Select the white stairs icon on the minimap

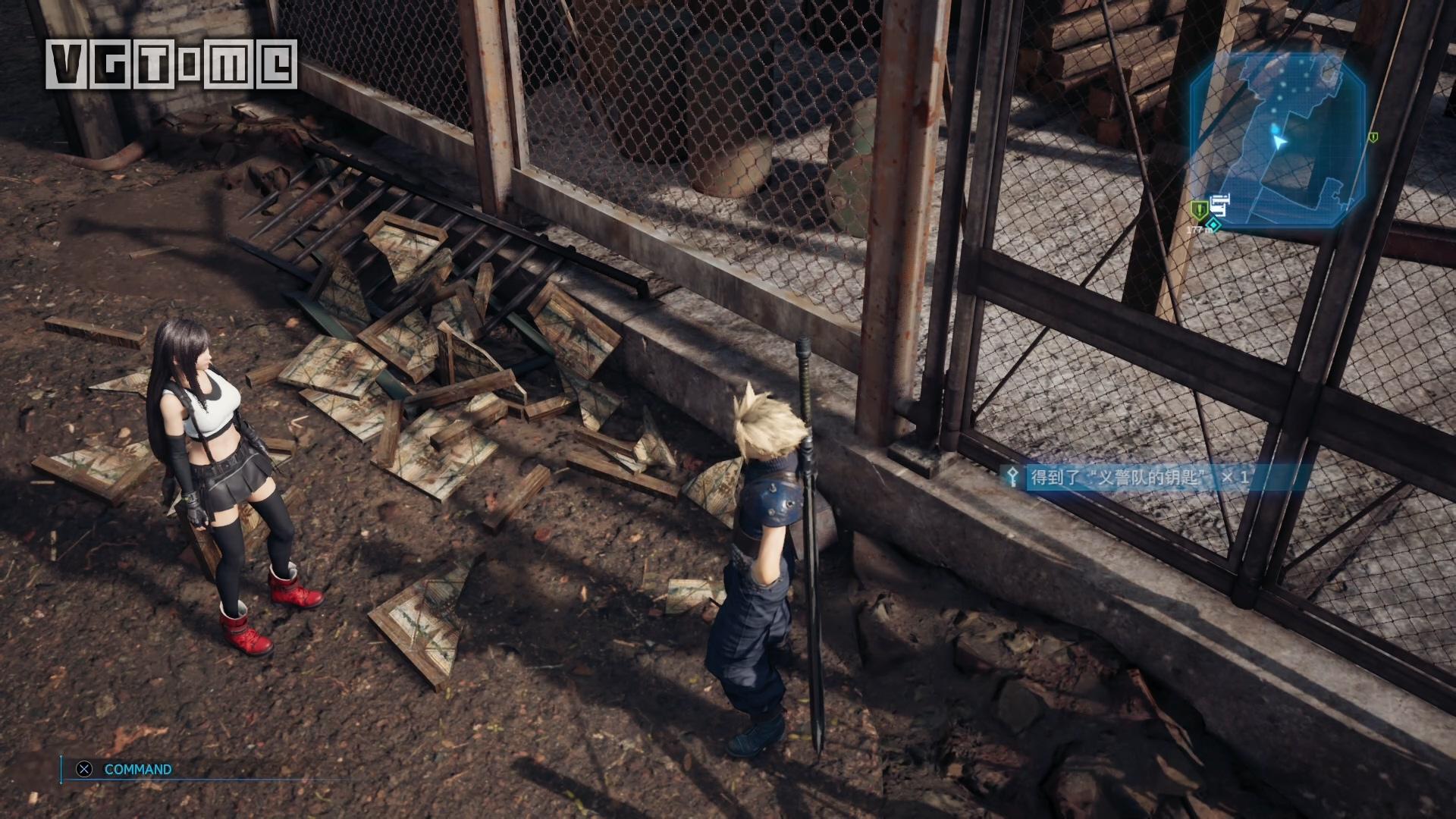pyautogui.click(x=1219, y=203)
